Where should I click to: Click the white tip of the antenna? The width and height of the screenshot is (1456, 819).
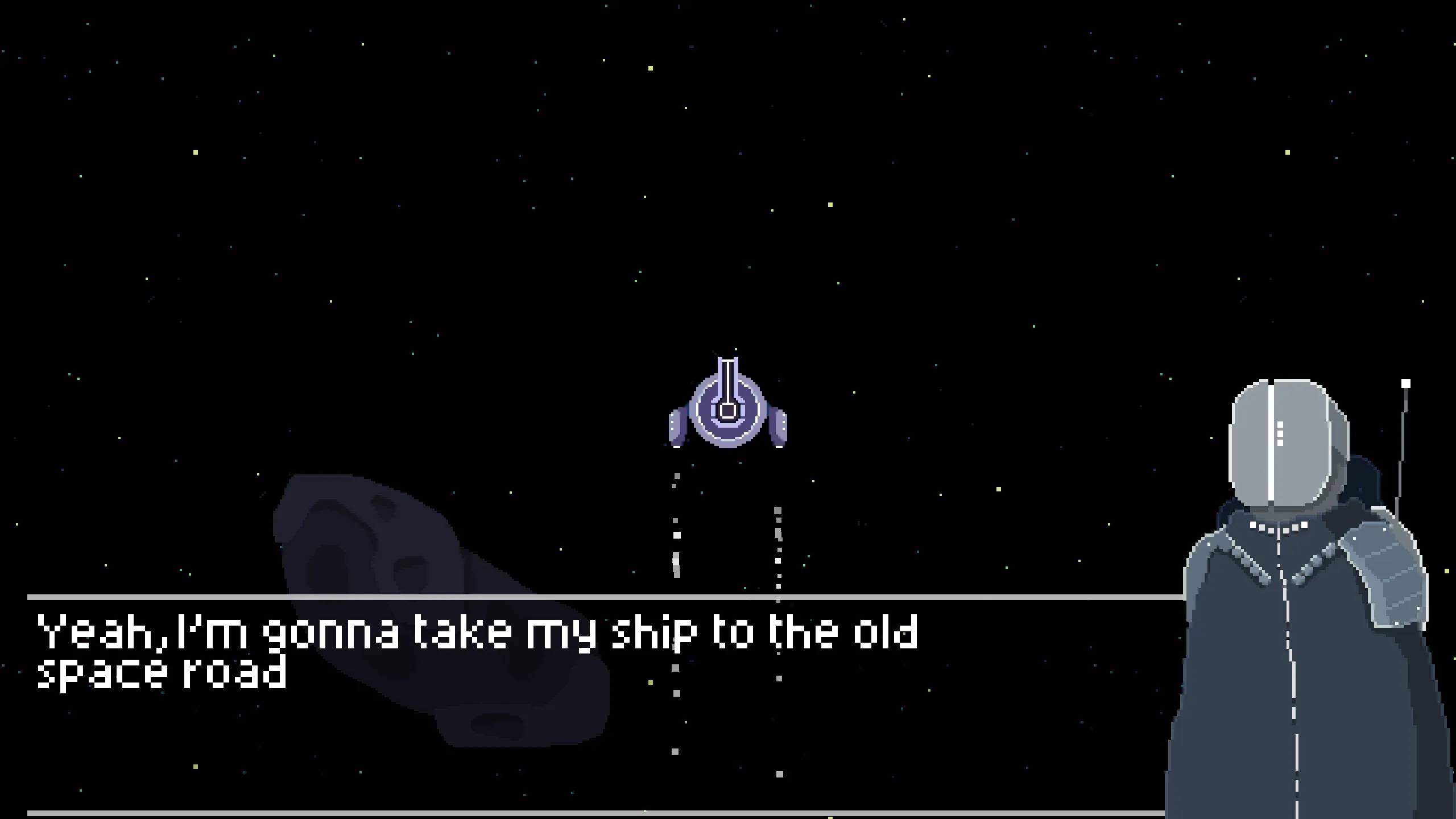tap(1407, 382)
